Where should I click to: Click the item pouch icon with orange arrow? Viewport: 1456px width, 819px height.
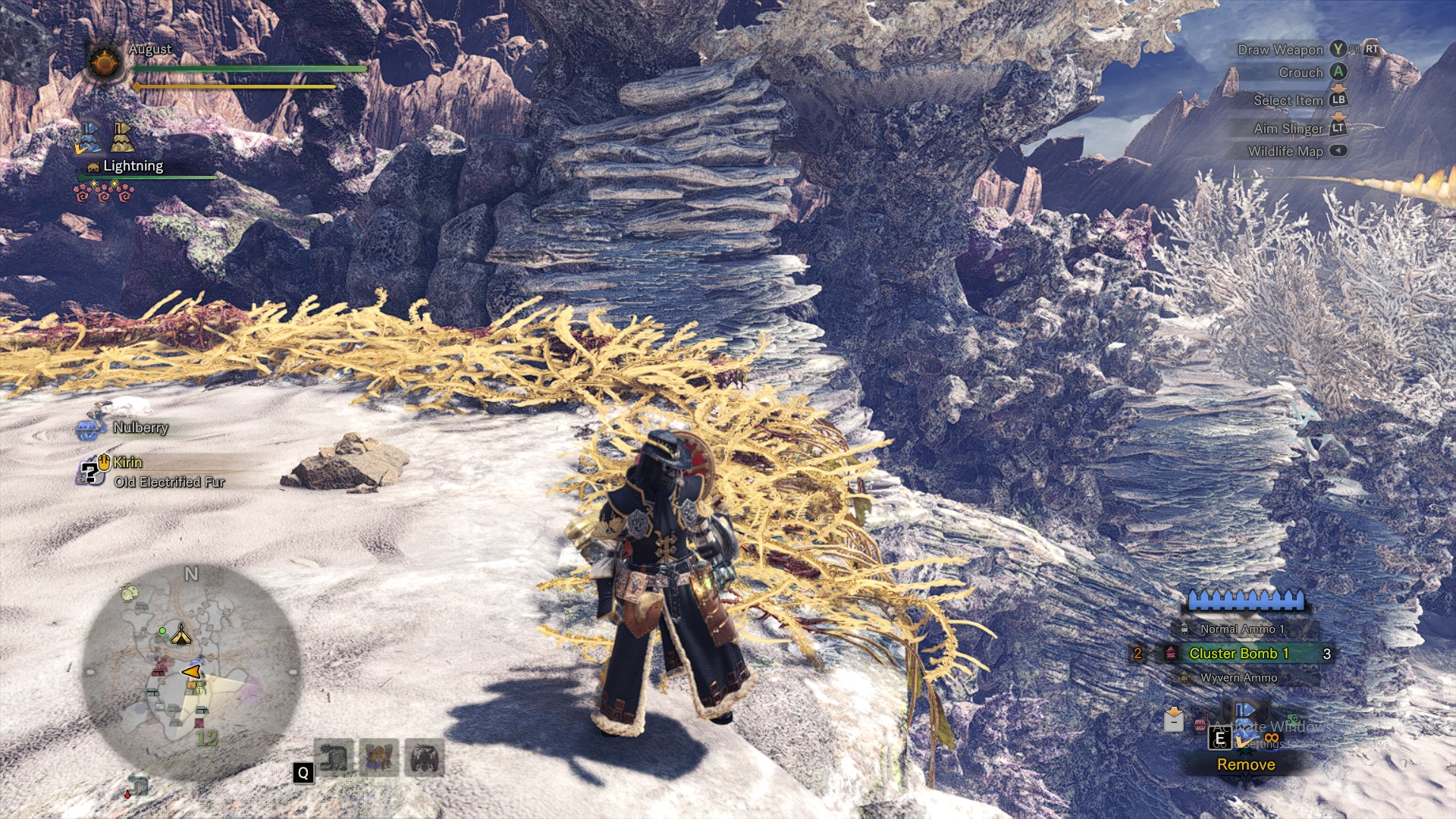click(x=1174, y=719)
